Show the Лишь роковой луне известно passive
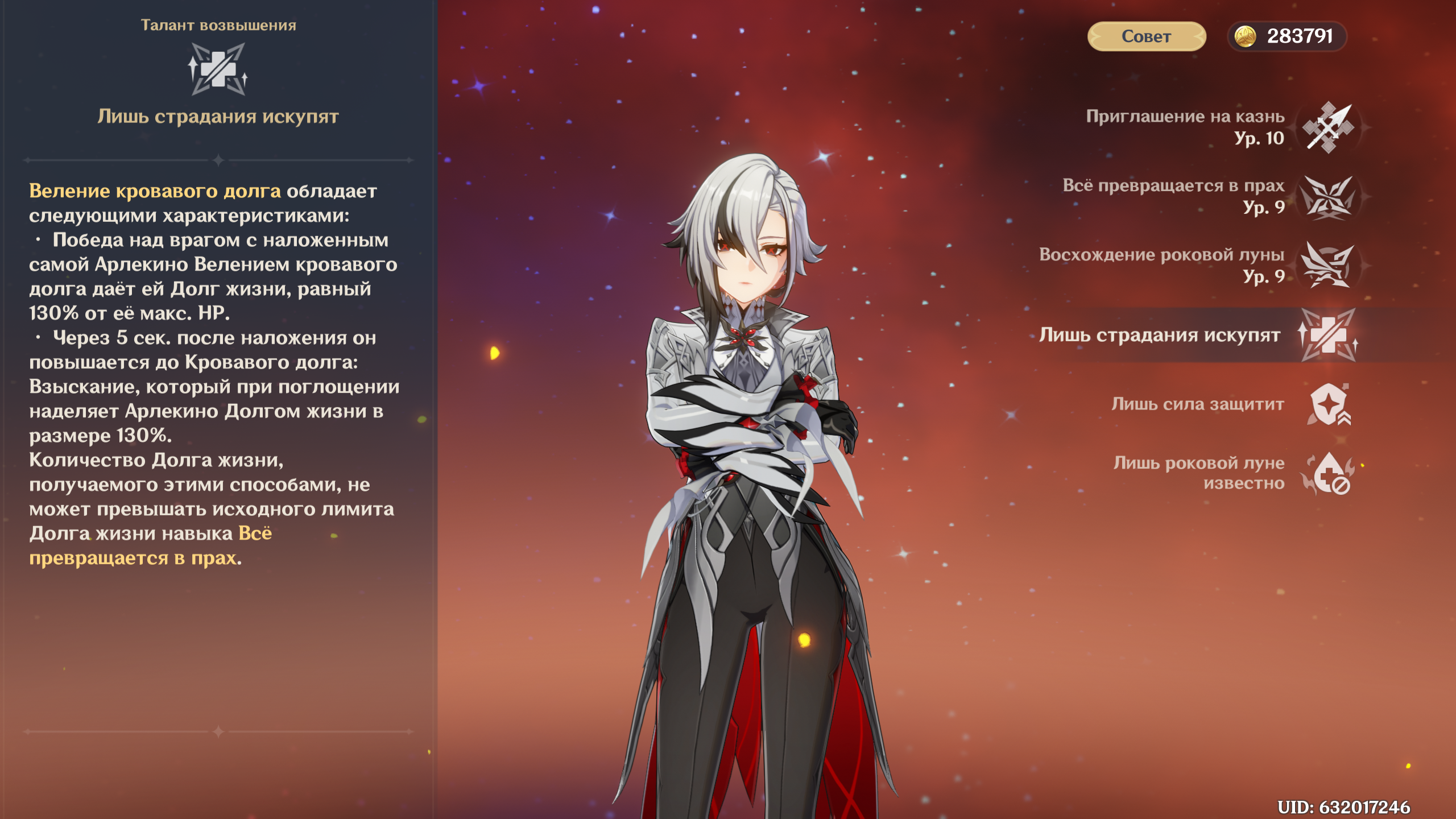 (x=1327, y=473)
